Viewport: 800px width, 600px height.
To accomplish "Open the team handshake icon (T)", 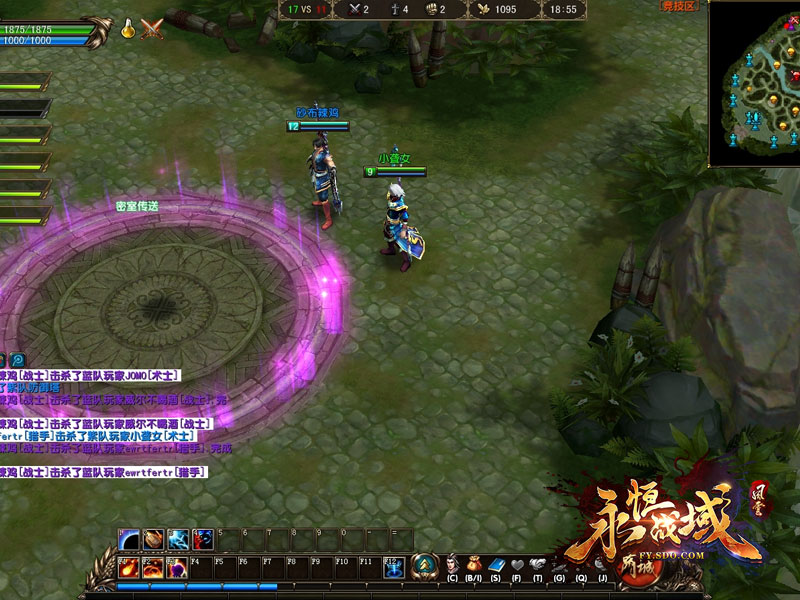I will (x=538, y=566).
